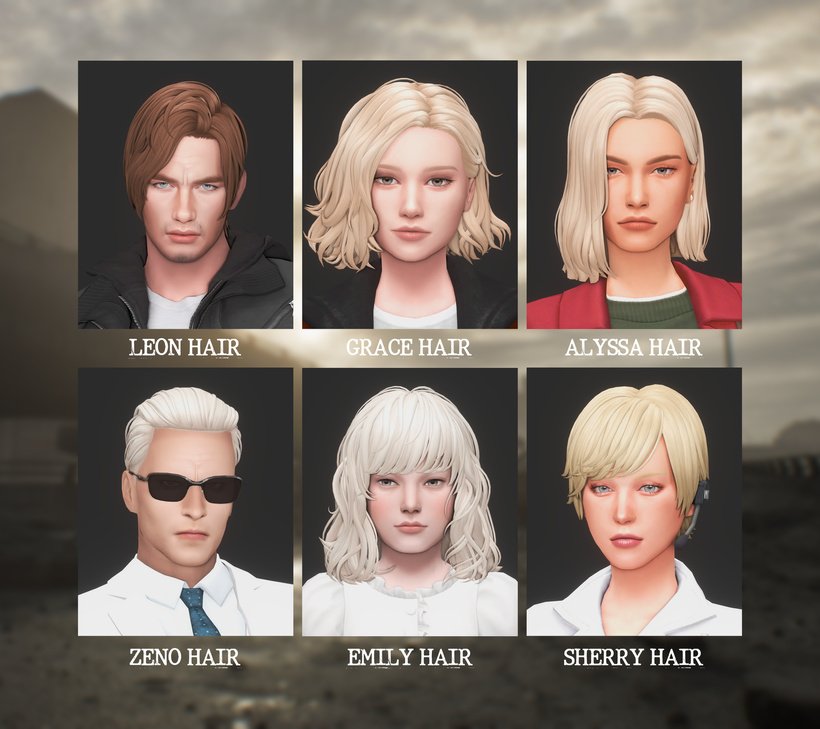Select the Zeno Hair portrait
This screenshot has height=729, width=820.
click(x=185, y=502)
